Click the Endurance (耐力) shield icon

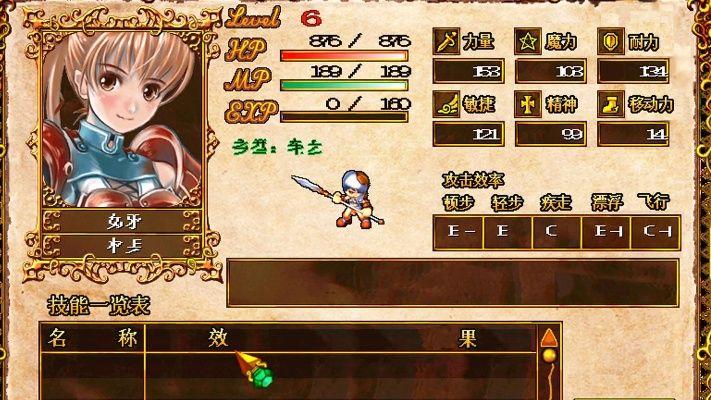[609, 41]
